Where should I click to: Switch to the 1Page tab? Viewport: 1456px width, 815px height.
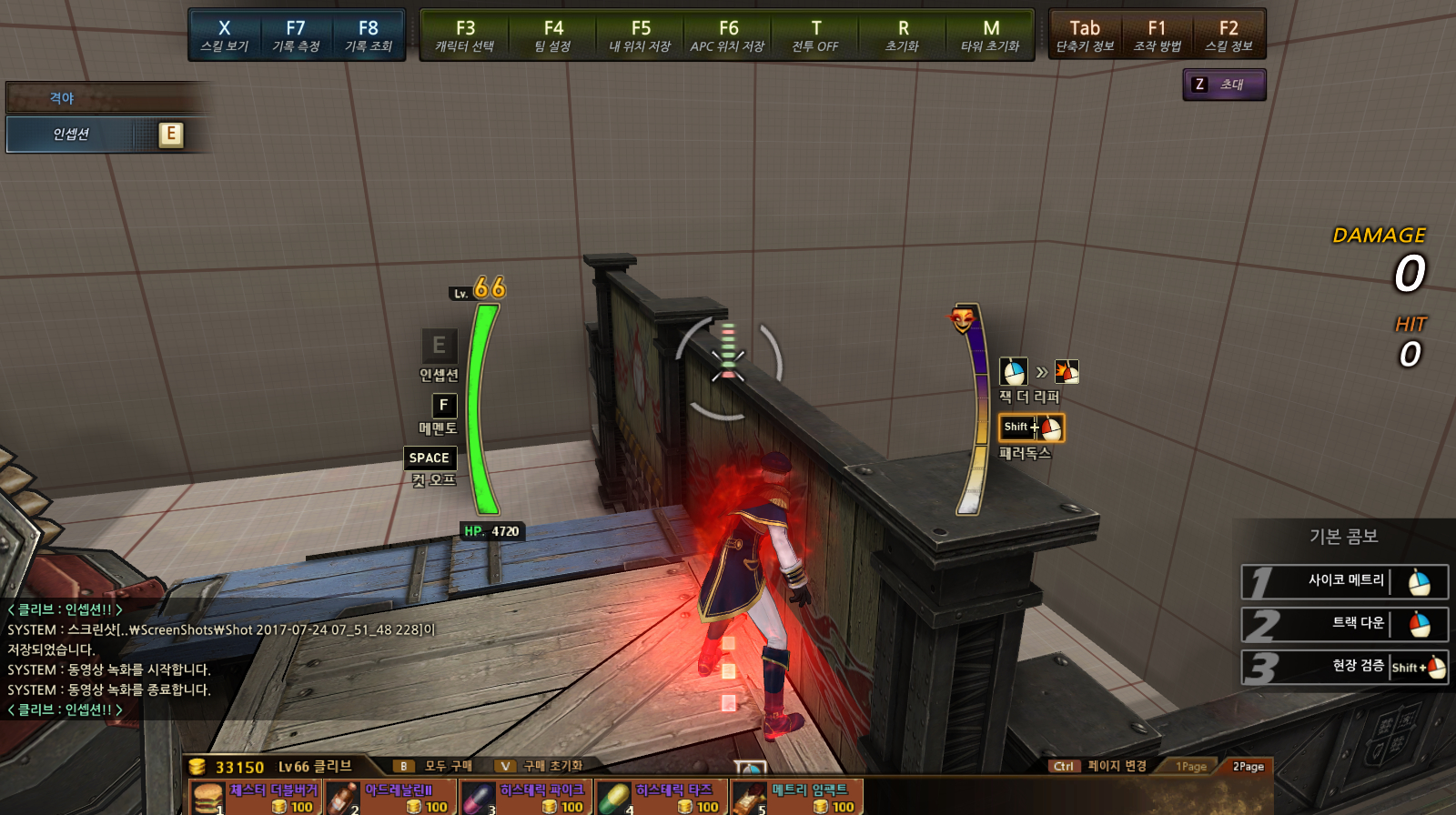1190,767
